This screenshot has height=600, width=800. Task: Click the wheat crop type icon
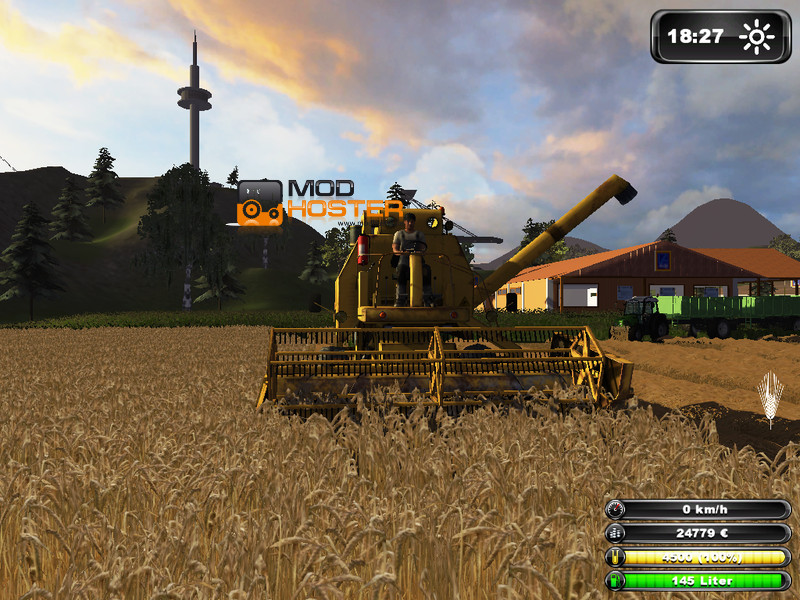[x=770, y=399]
